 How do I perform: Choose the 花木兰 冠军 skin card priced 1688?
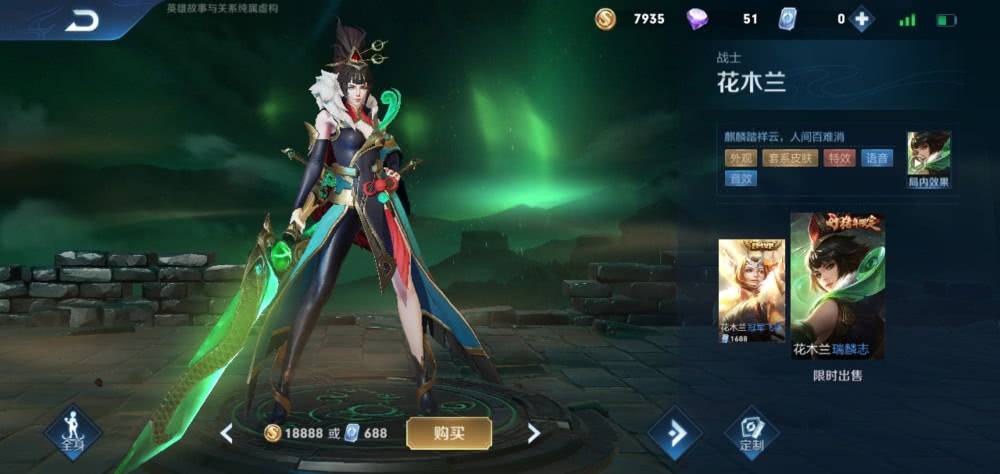click(751, 291)
